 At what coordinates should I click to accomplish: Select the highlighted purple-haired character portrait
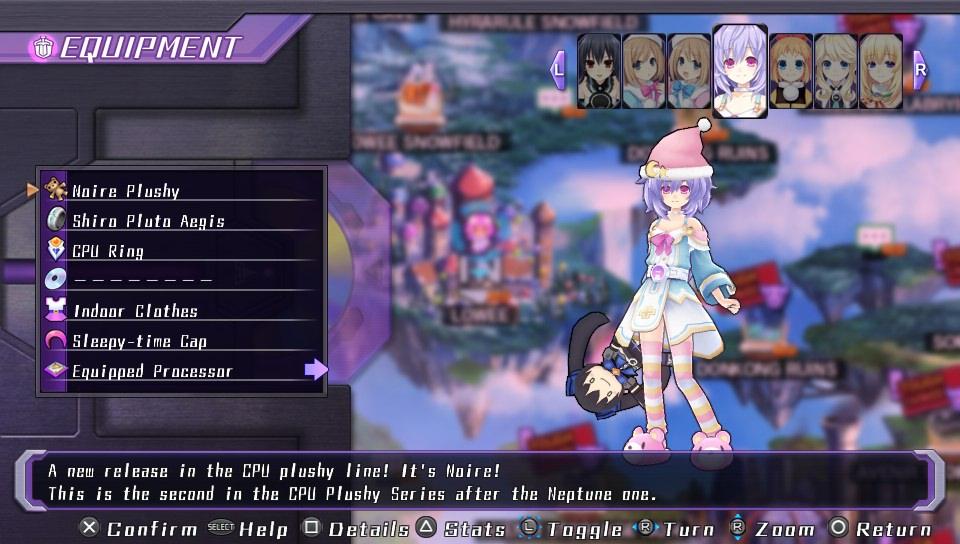[740, 70]
